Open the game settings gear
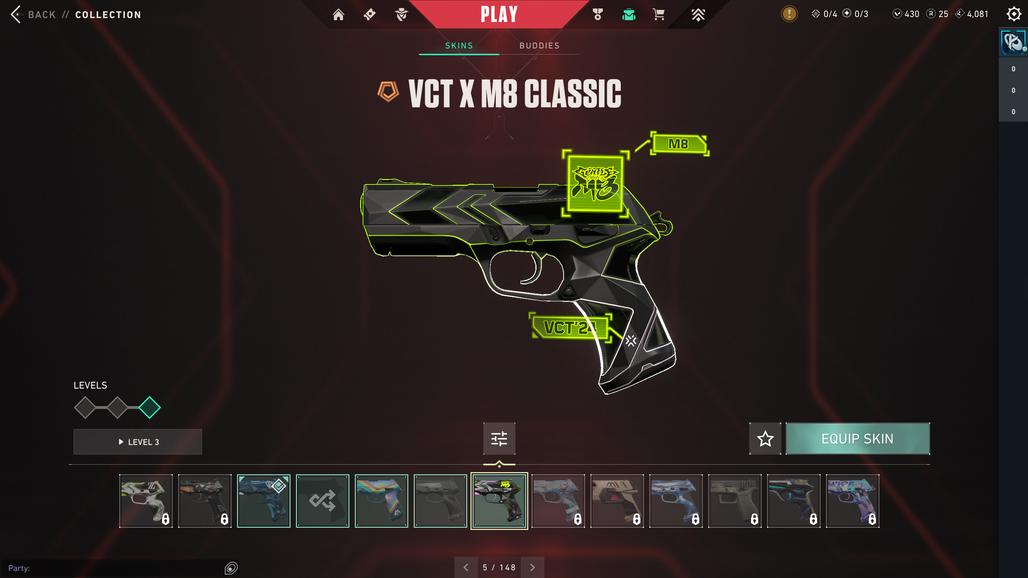This screenshot has width=1028, height=578. click(1013, 14)
